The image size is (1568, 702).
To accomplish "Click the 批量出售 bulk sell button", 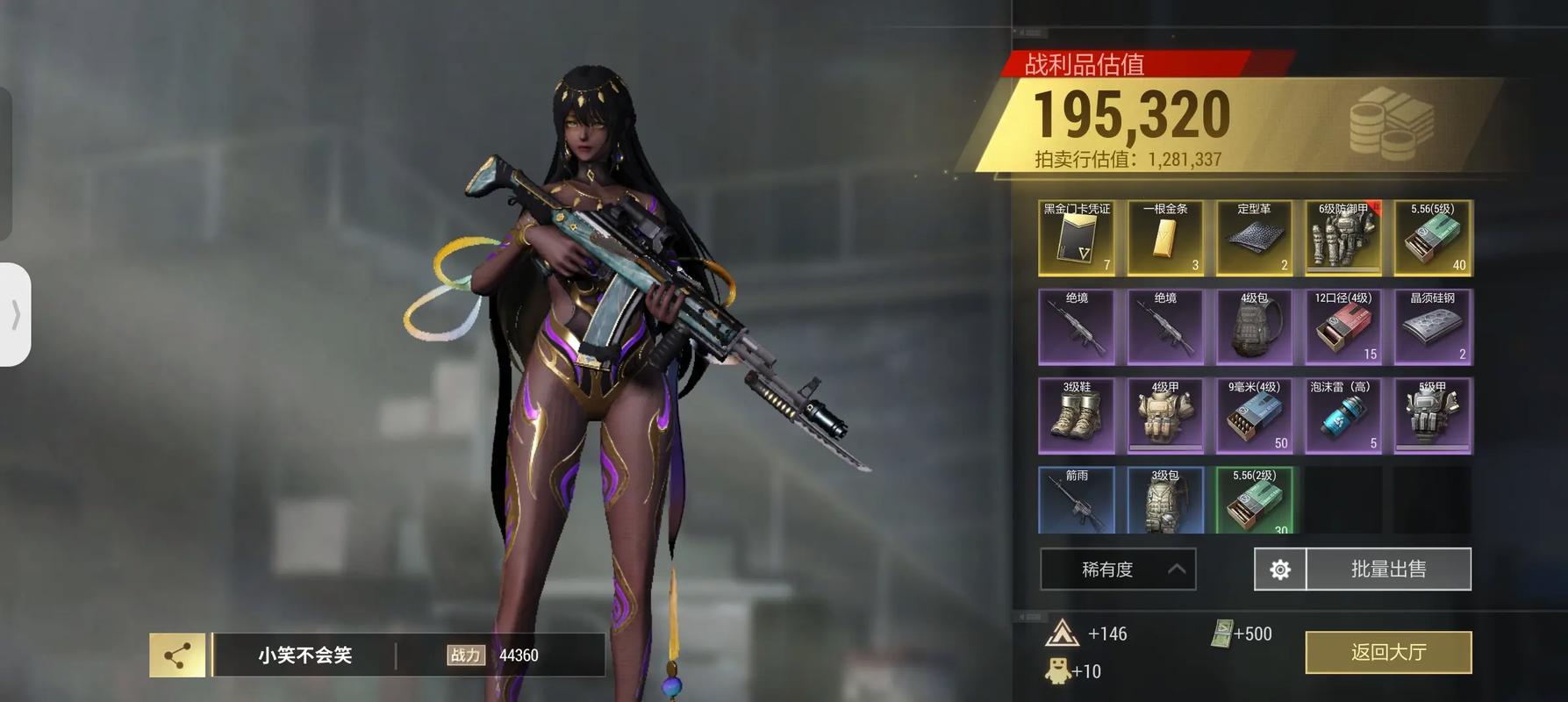I will tap(1388, 569).
